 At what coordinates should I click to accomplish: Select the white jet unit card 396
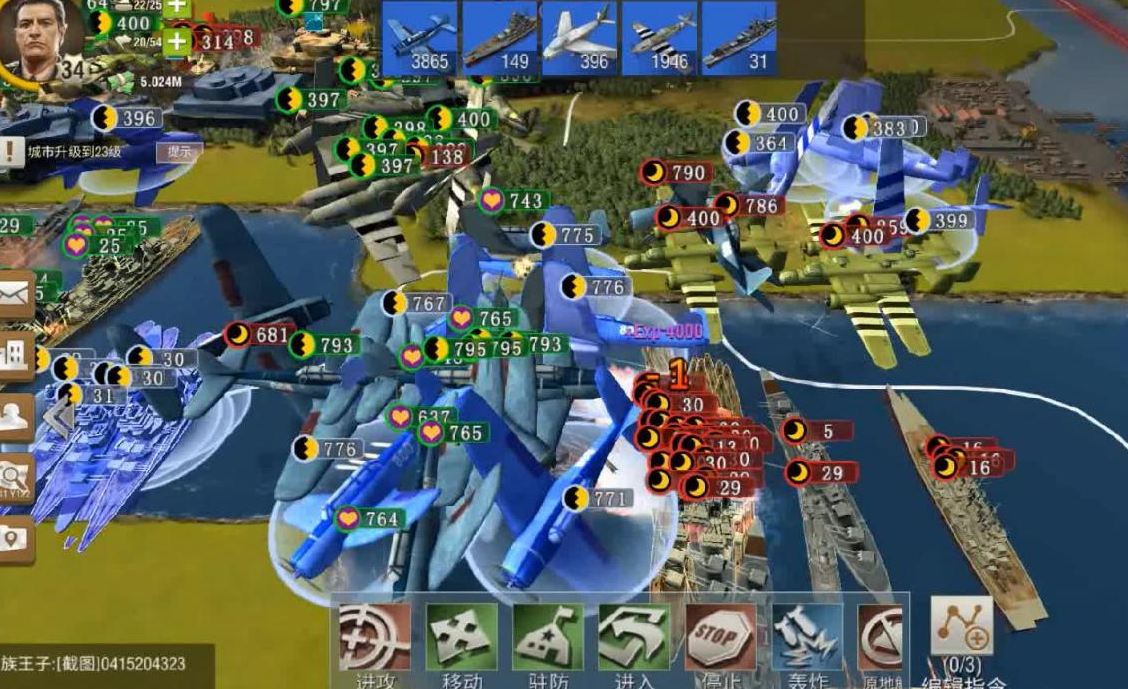point(580,37)
